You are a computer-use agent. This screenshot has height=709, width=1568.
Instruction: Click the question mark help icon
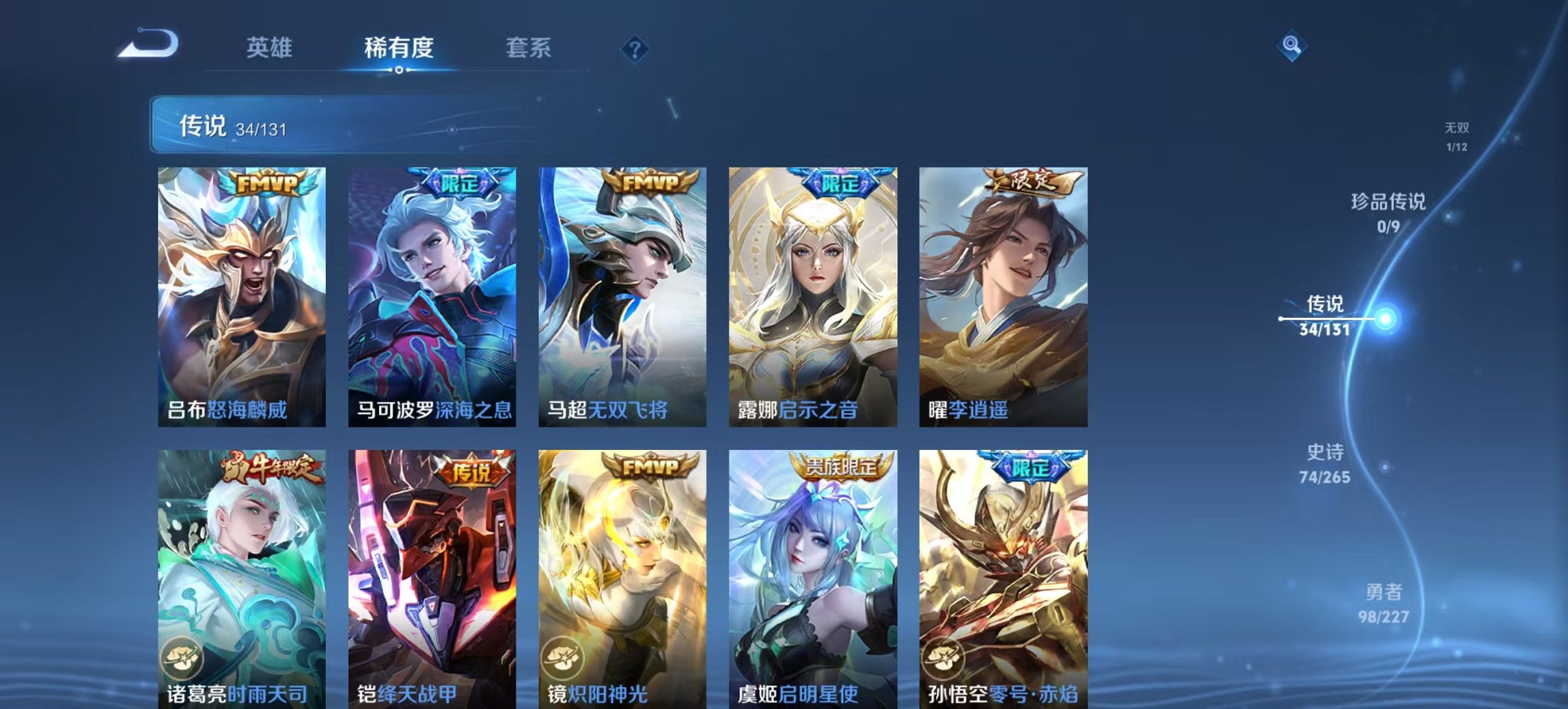[x=636, y=47]
